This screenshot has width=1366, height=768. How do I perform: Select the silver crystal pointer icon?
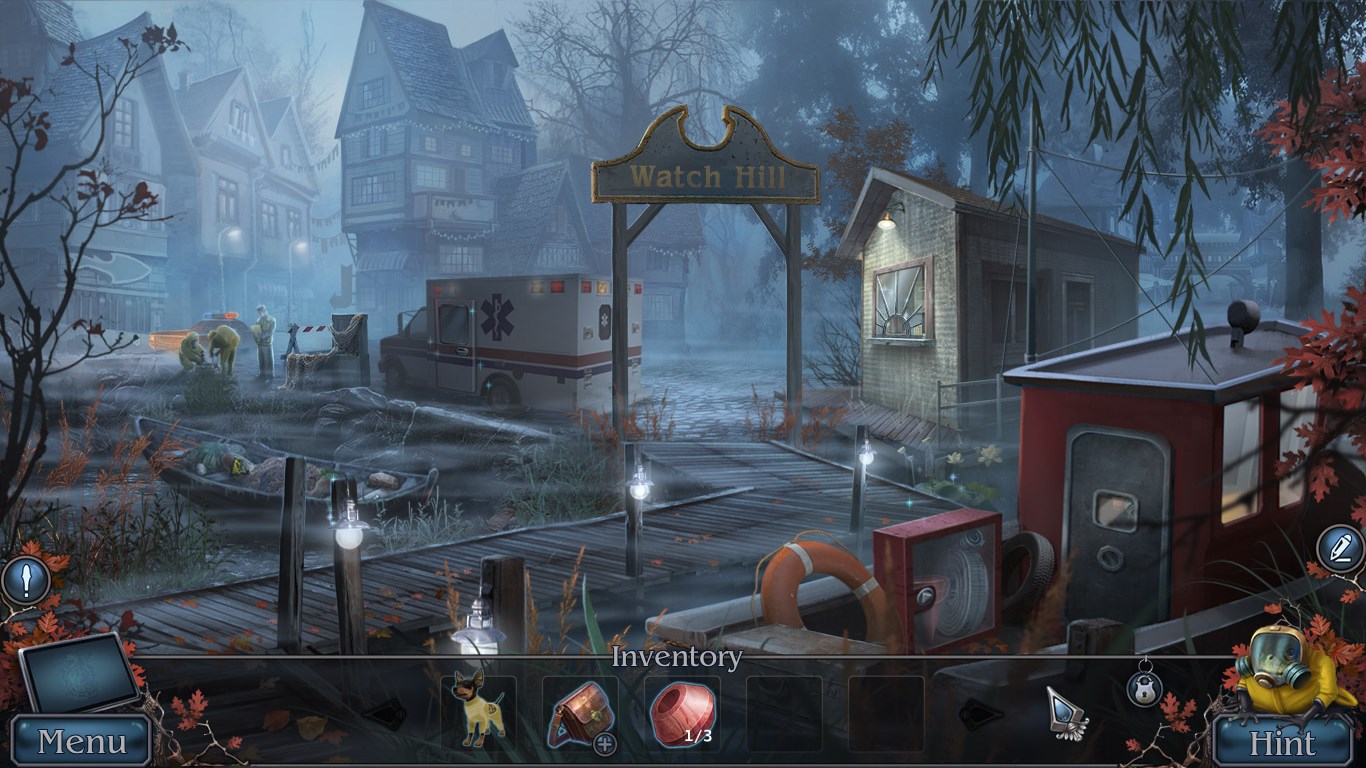coord(1066,713)
